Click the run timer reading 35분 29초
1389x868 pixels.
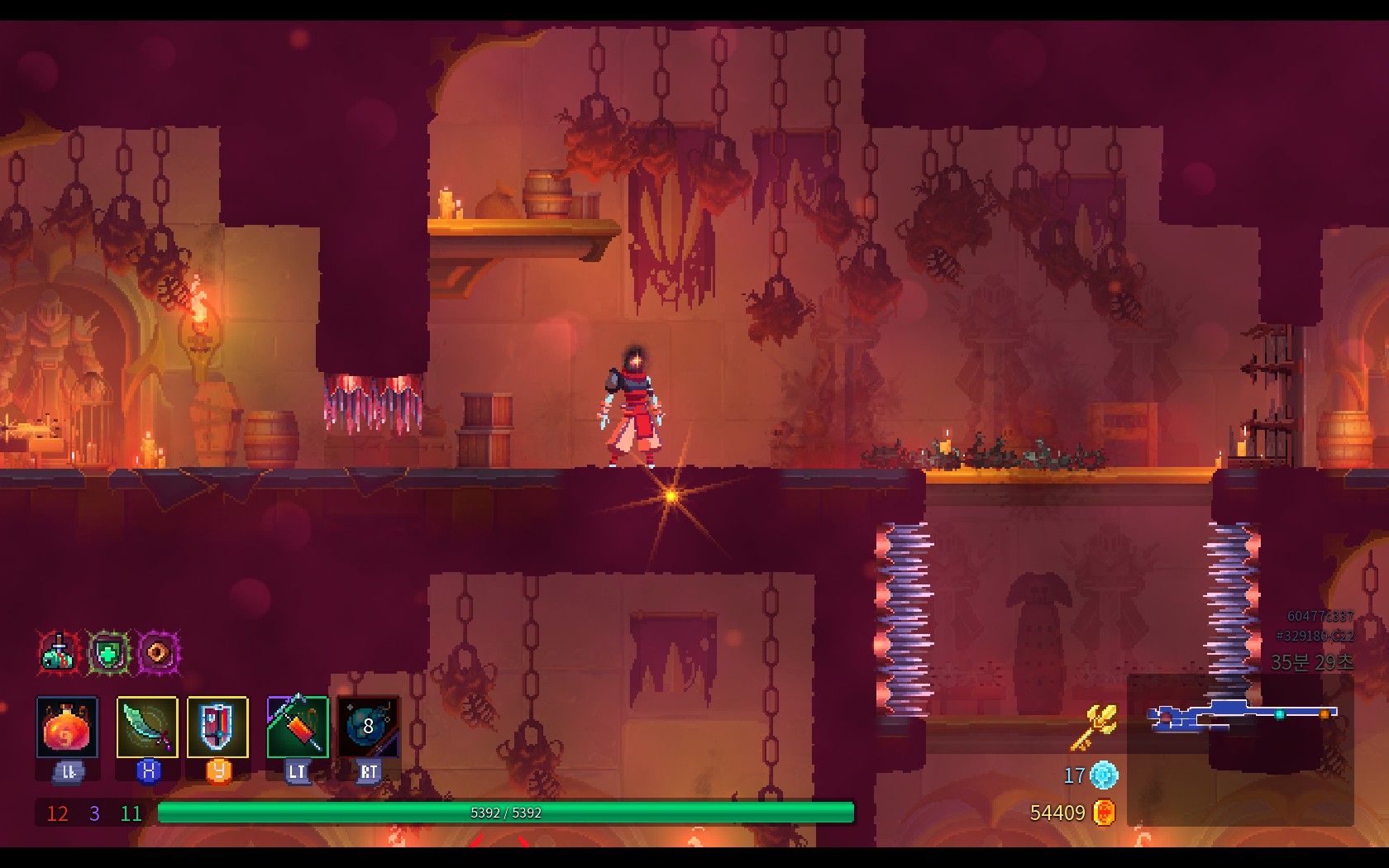(x=1310, y=661)
